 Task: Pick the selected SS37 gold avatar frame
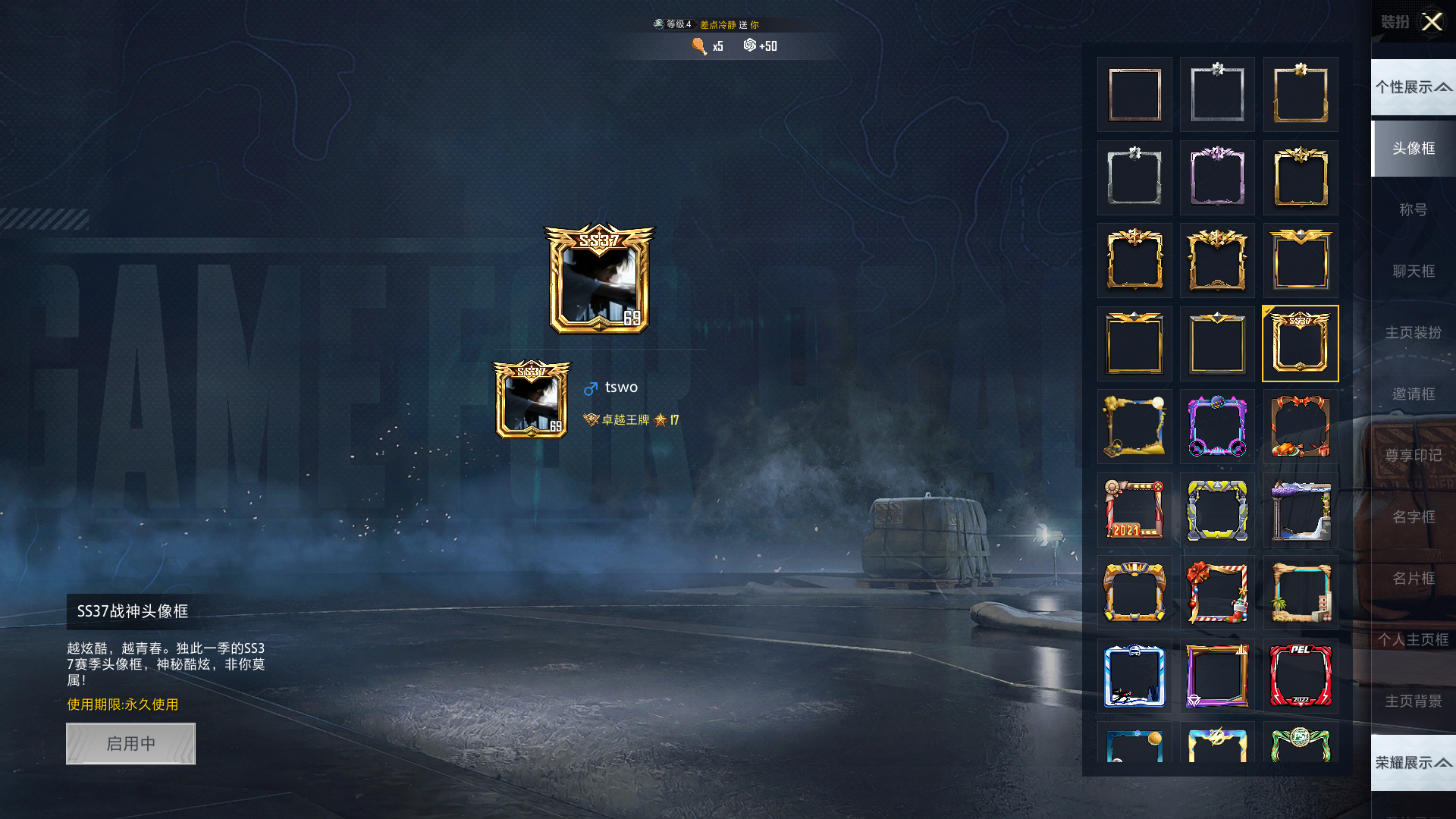1301,344
